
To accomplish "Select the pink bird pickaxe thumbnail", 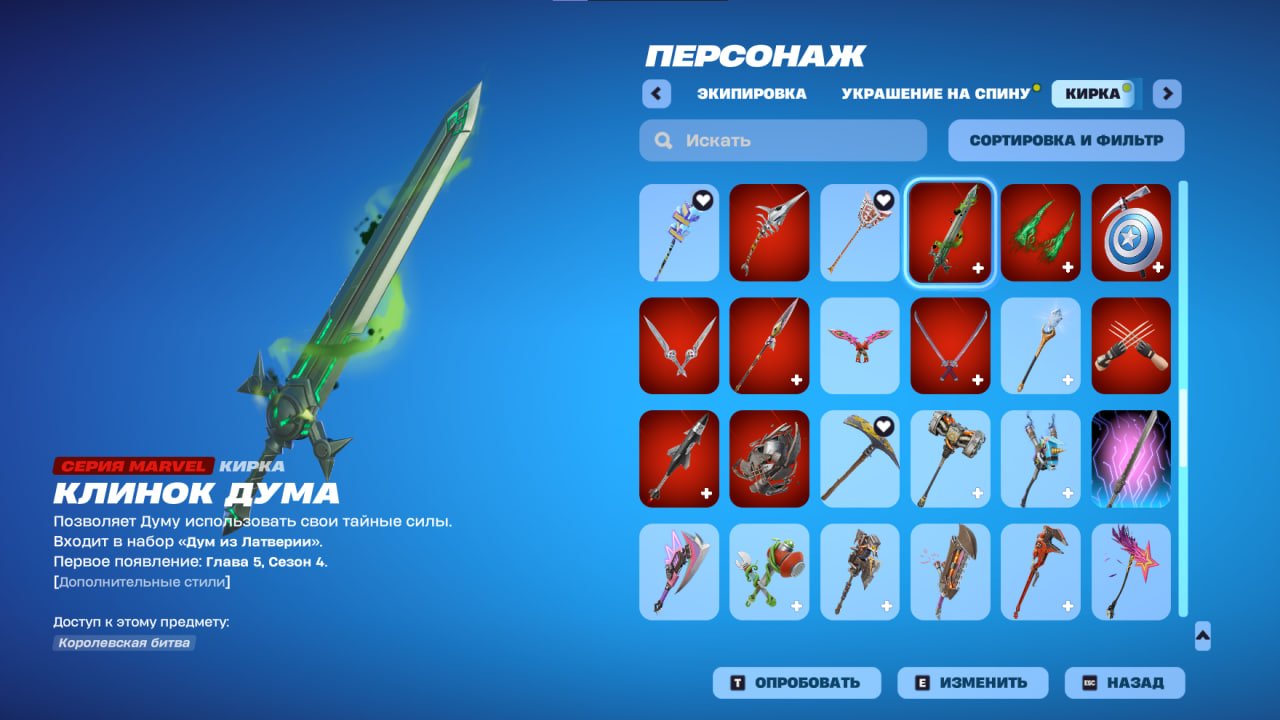I will pos(859,346).
